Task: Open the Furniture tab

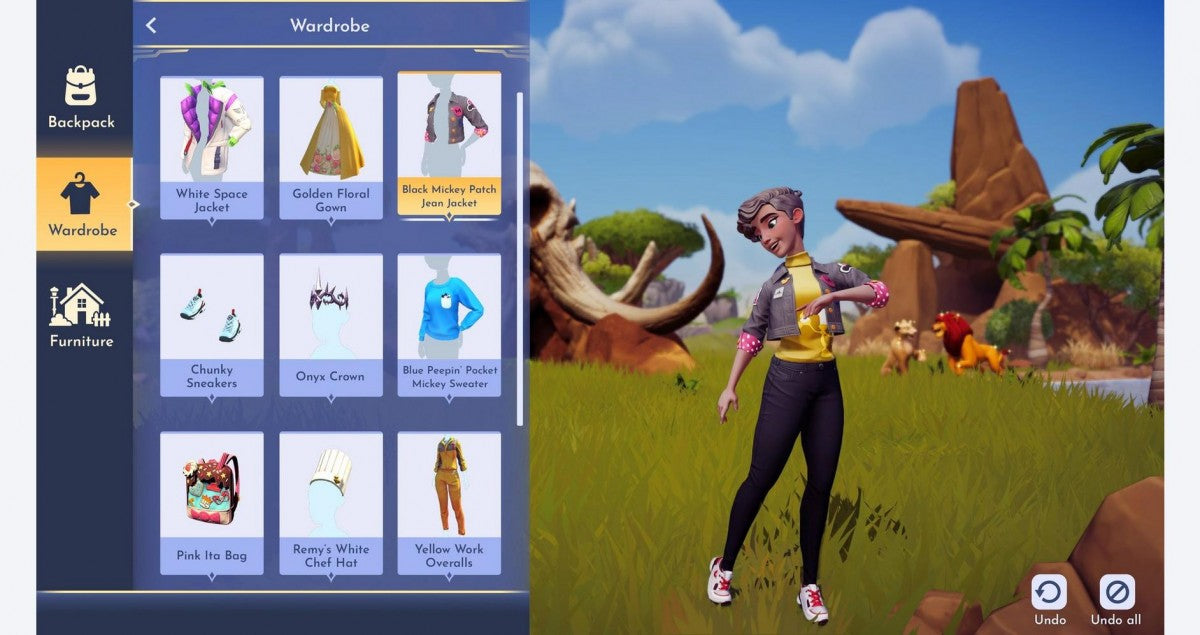Action: (x=82, y=316)
